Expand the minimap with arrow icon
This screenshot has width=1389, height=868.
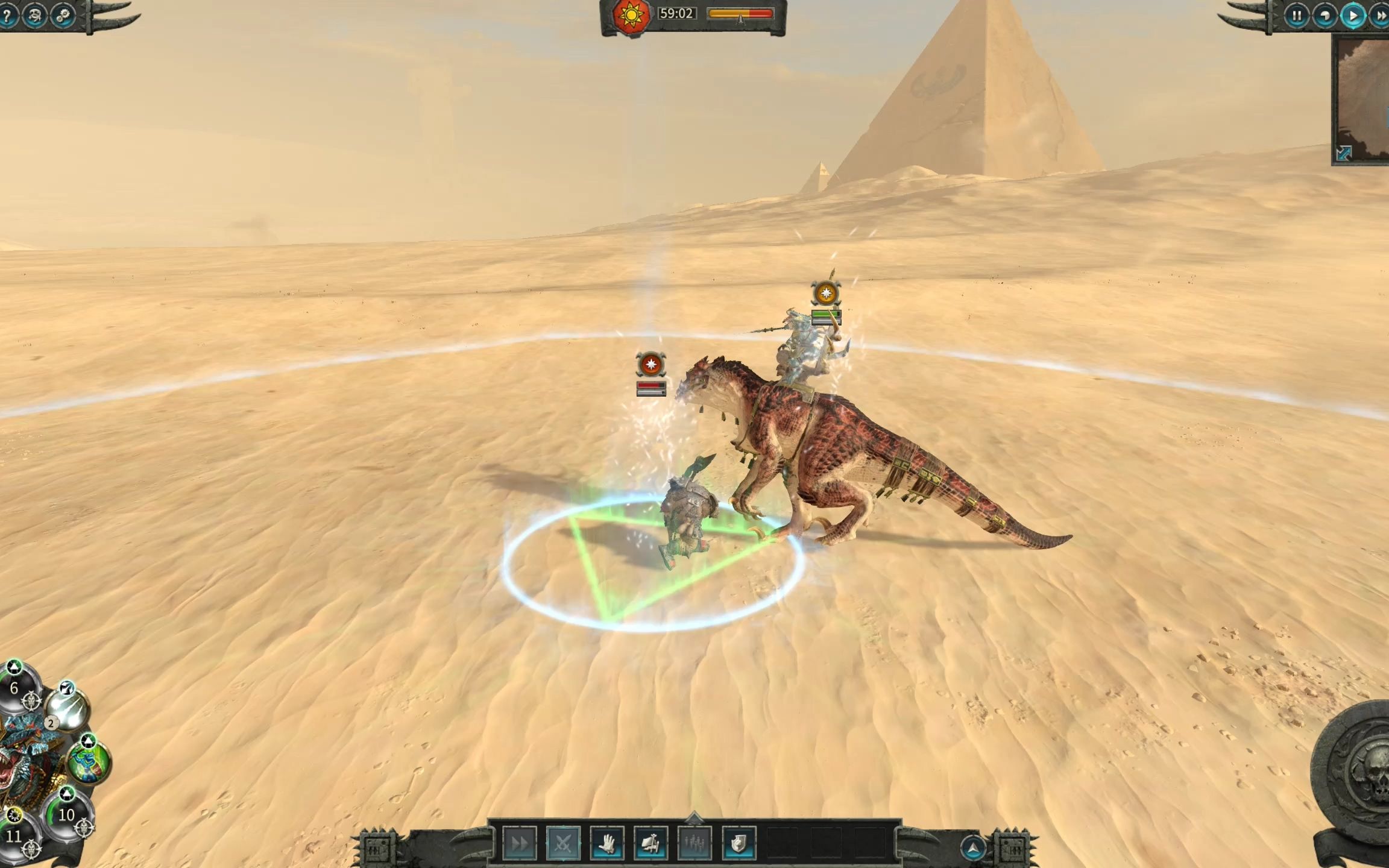tap(1344, 153)
